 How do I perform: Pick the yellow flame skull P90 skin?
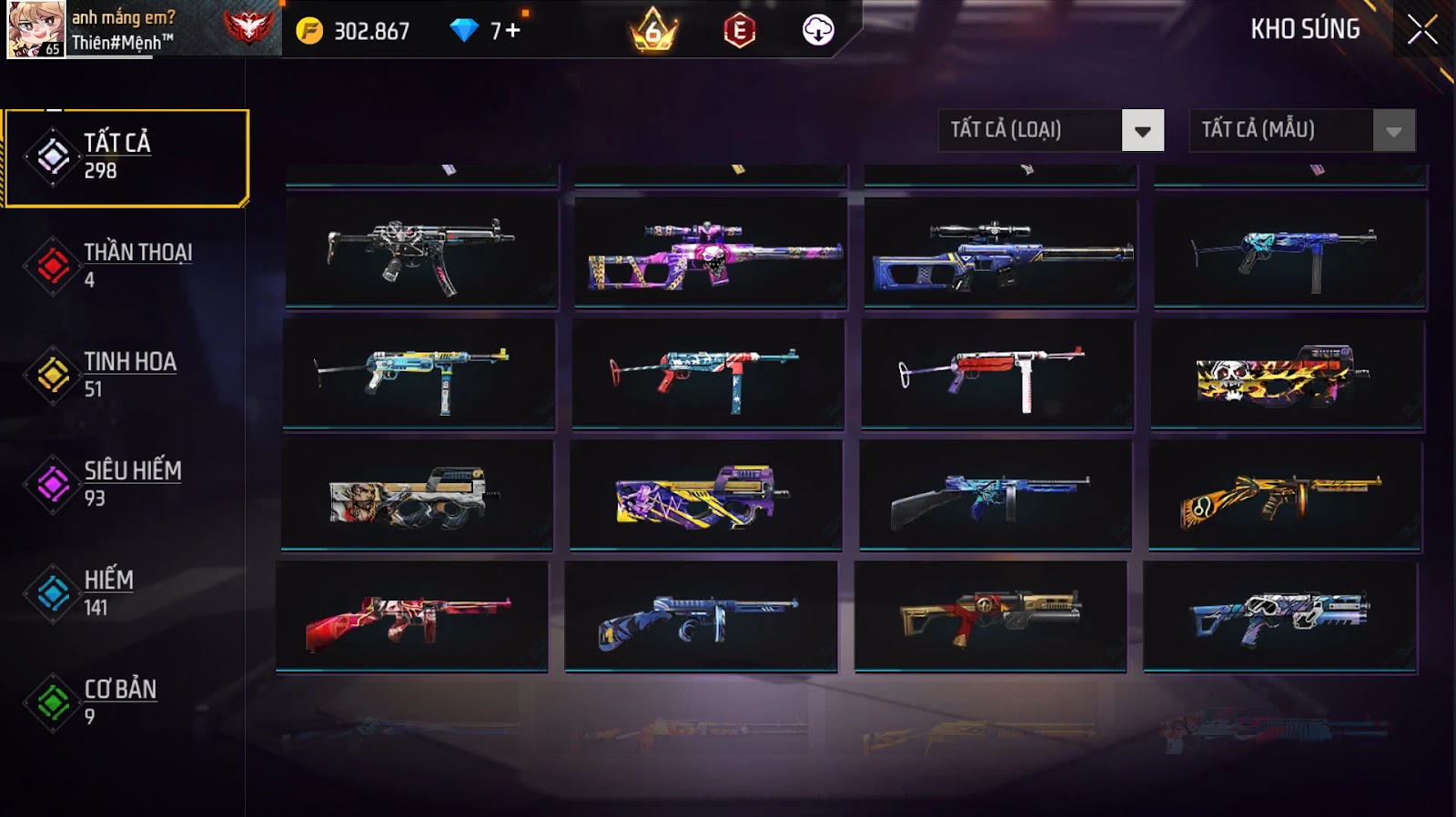click(1287, 374)
